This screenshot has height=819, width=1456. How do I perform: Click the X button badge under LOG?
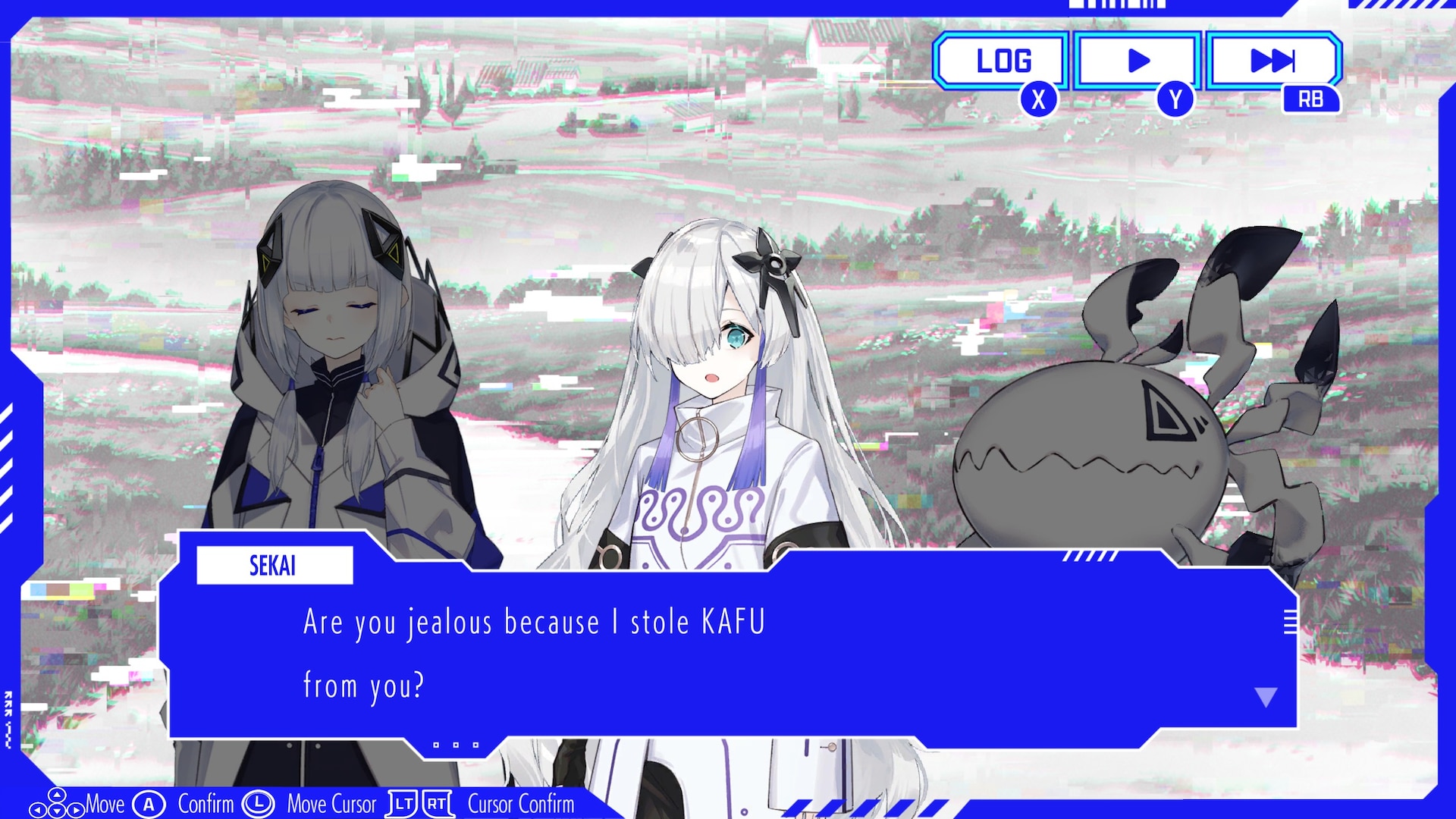click(x=1038, y=97)
